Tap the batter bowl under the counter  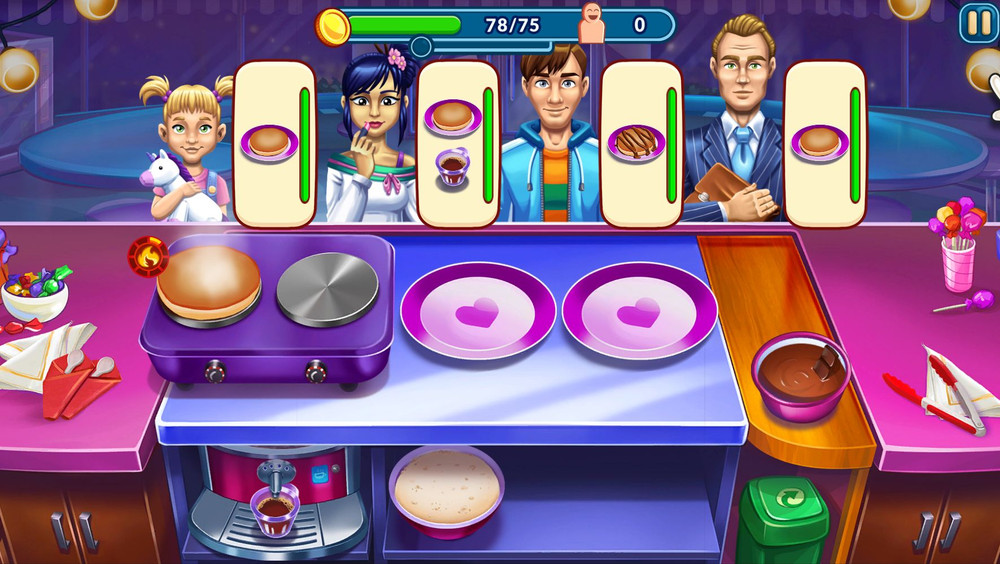(447, 490)
